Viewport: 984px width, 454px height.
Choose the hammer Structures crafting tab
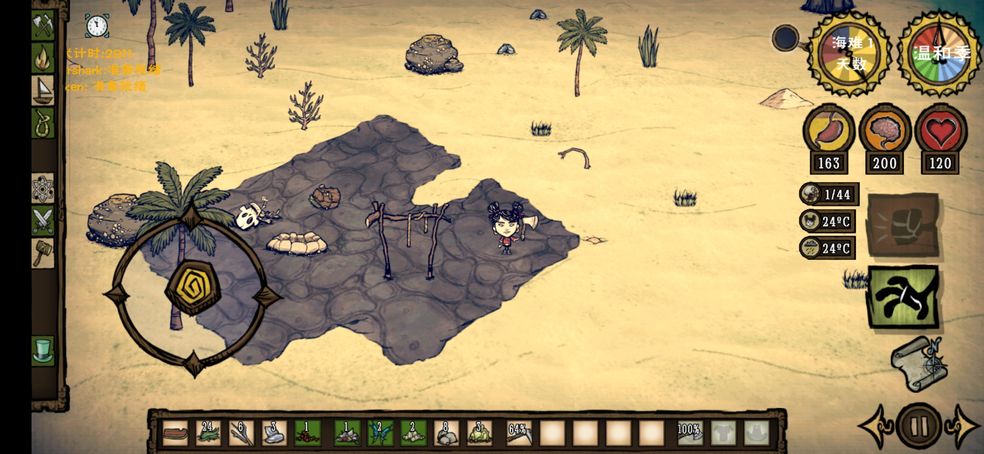pyautogui.click(x=43, y=252)
